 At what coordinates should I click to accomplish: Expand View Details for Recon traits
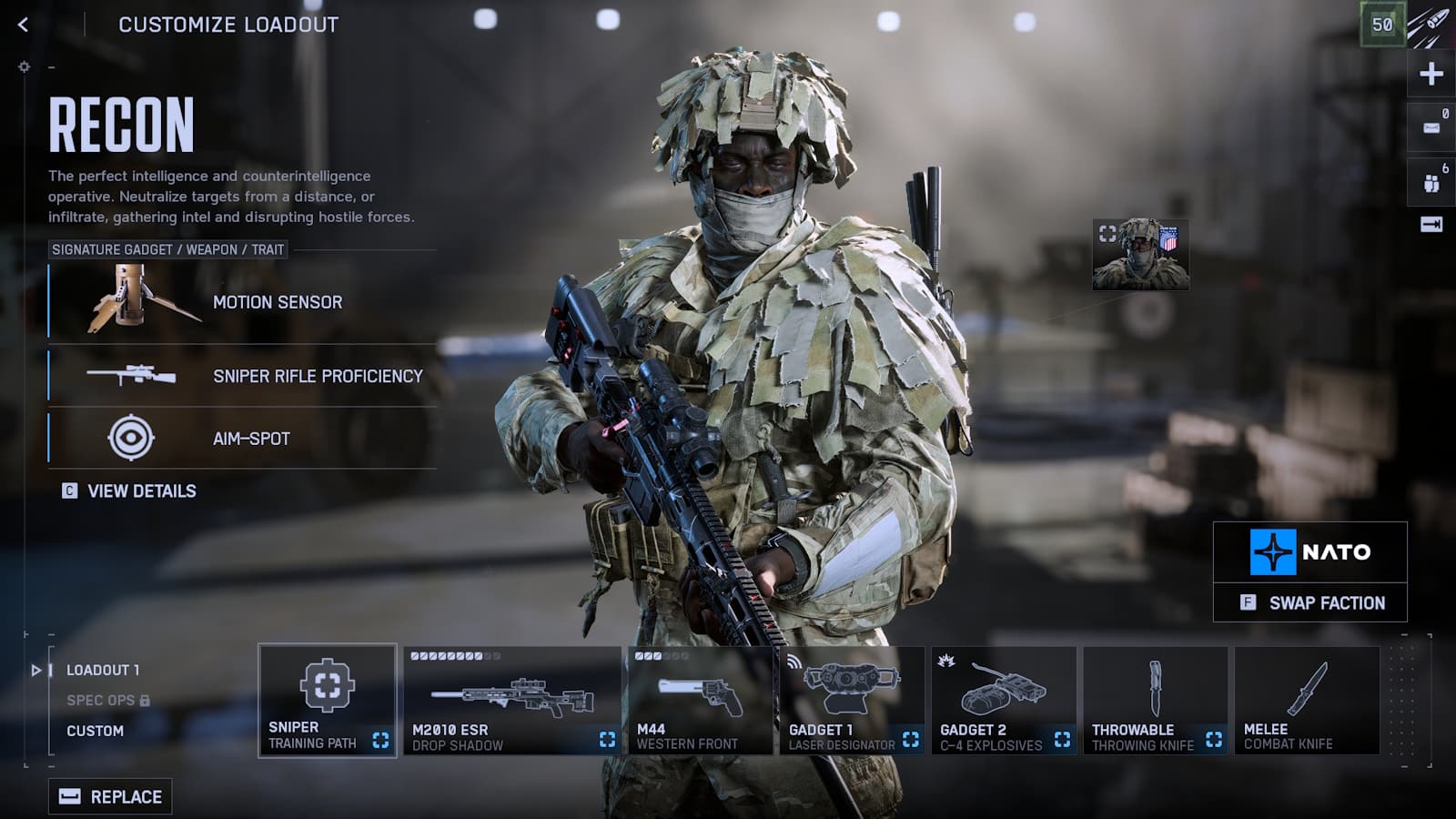(x=141, y=491)
